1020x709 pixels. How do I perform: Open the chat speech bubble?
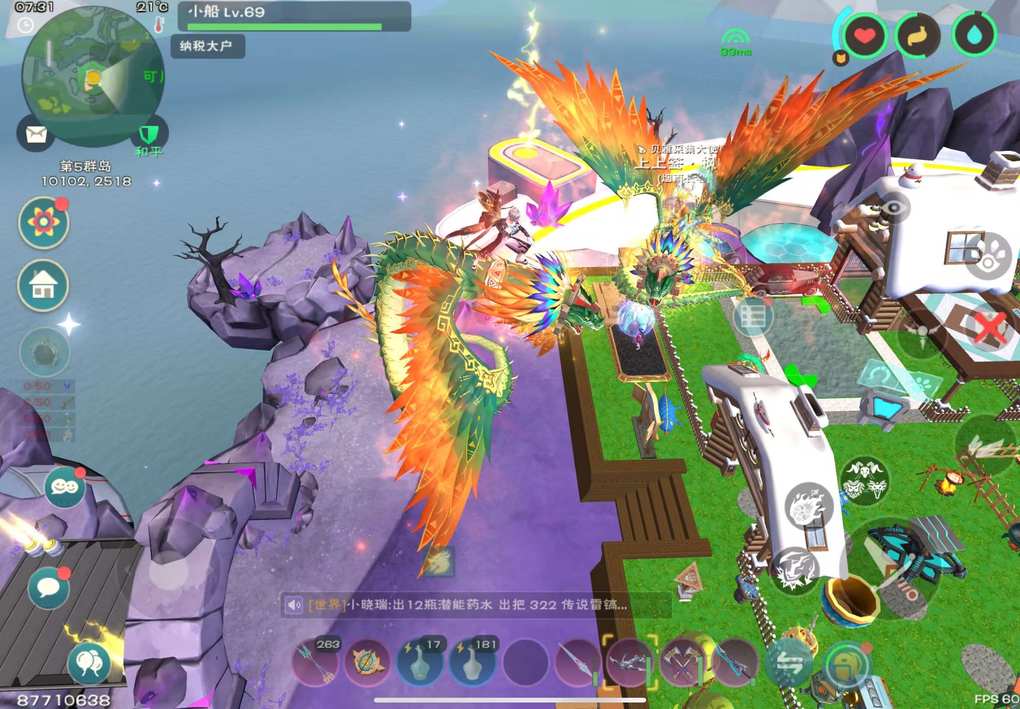pos(48,587)
